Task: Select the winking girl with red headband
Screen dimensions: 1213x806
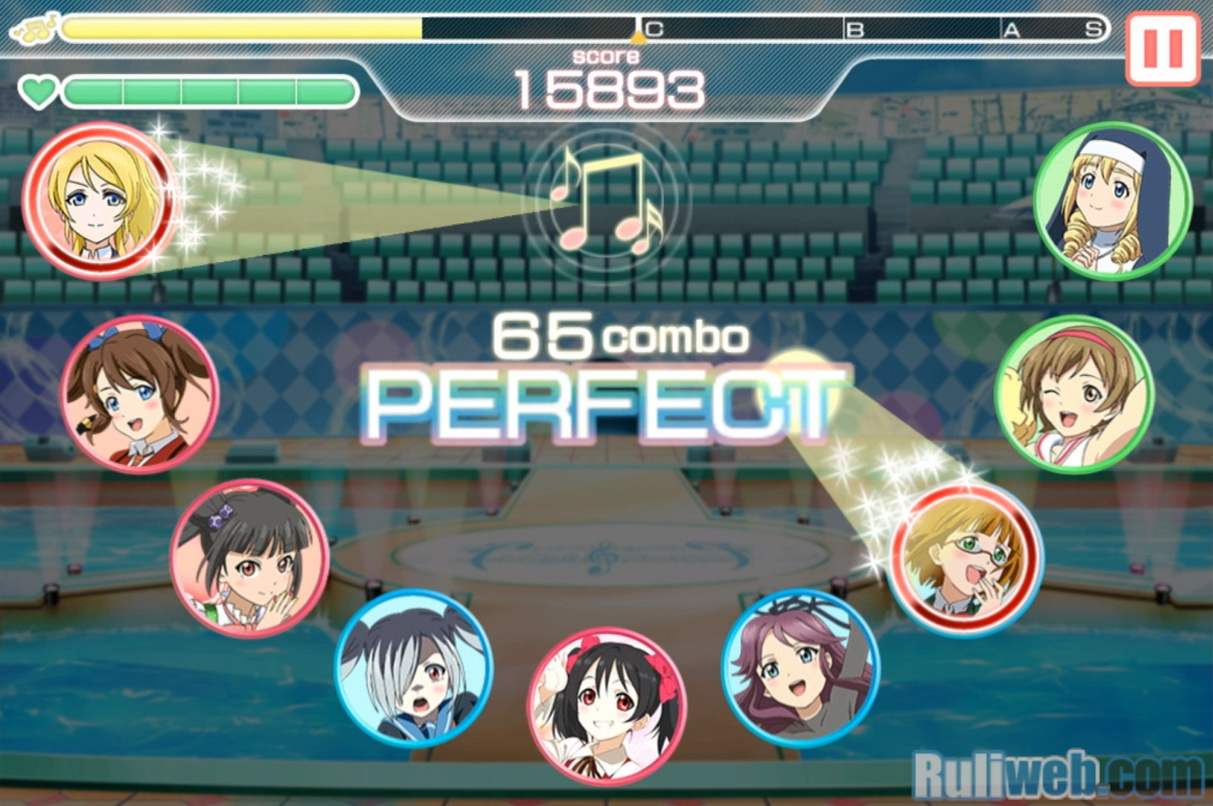Action: pos(1075,394)
